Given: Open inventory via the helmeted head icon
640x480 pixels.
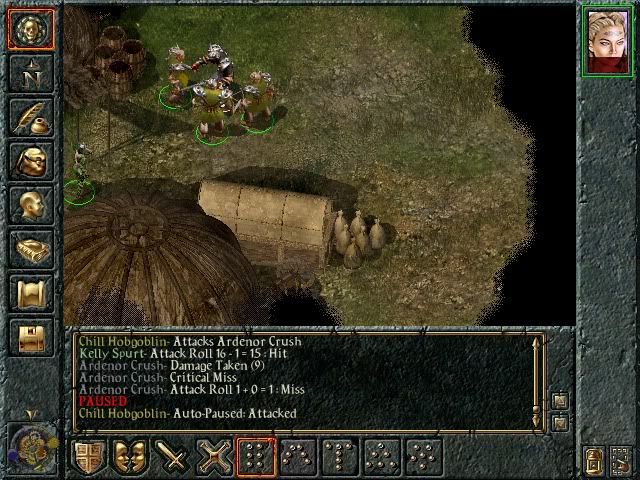Looking at the screenshot, I should tap(31, 161).
